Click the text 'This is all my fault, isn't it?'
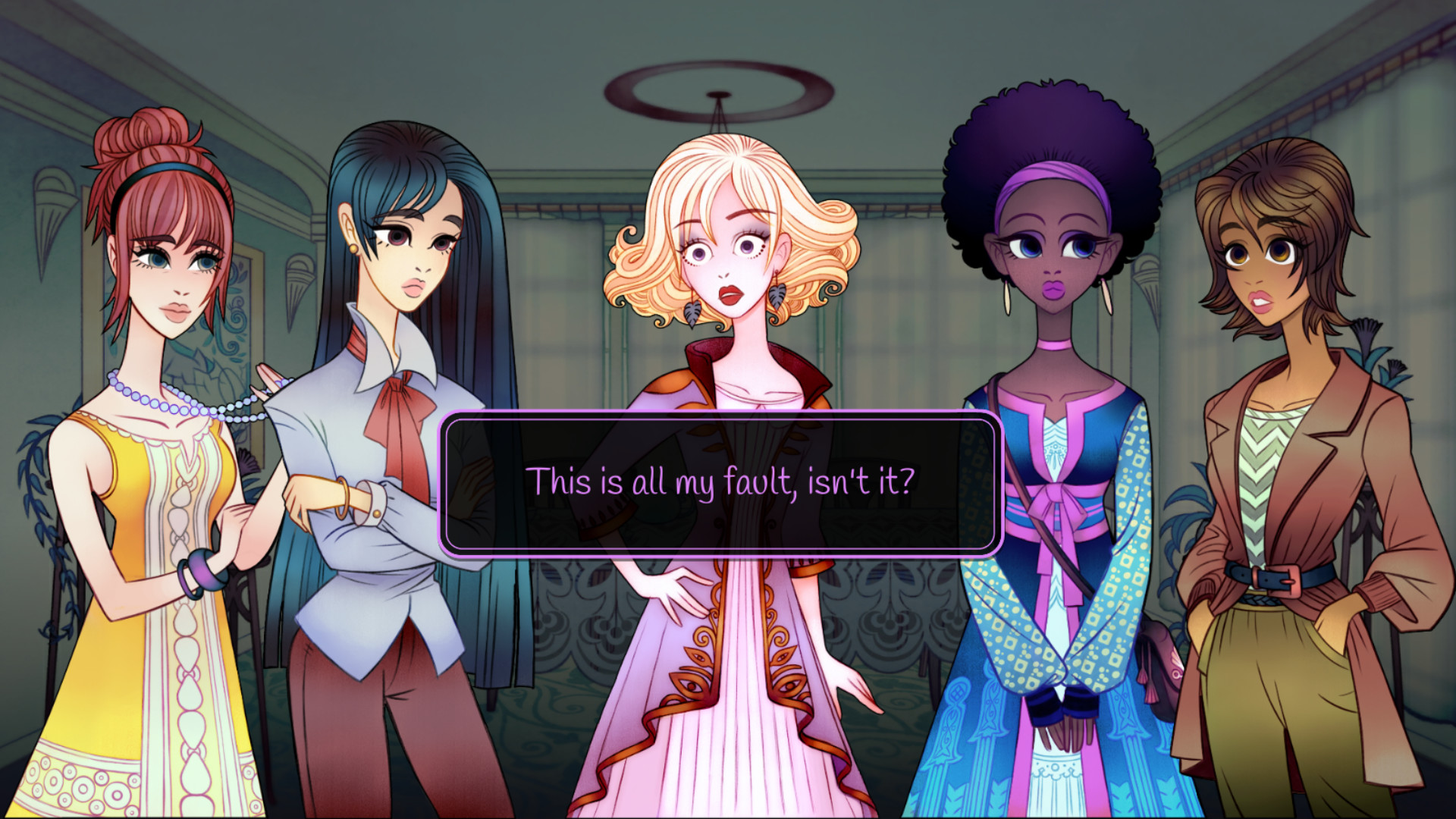The image size is (1456, 819). pyautogui.click(x=724, y=479)
